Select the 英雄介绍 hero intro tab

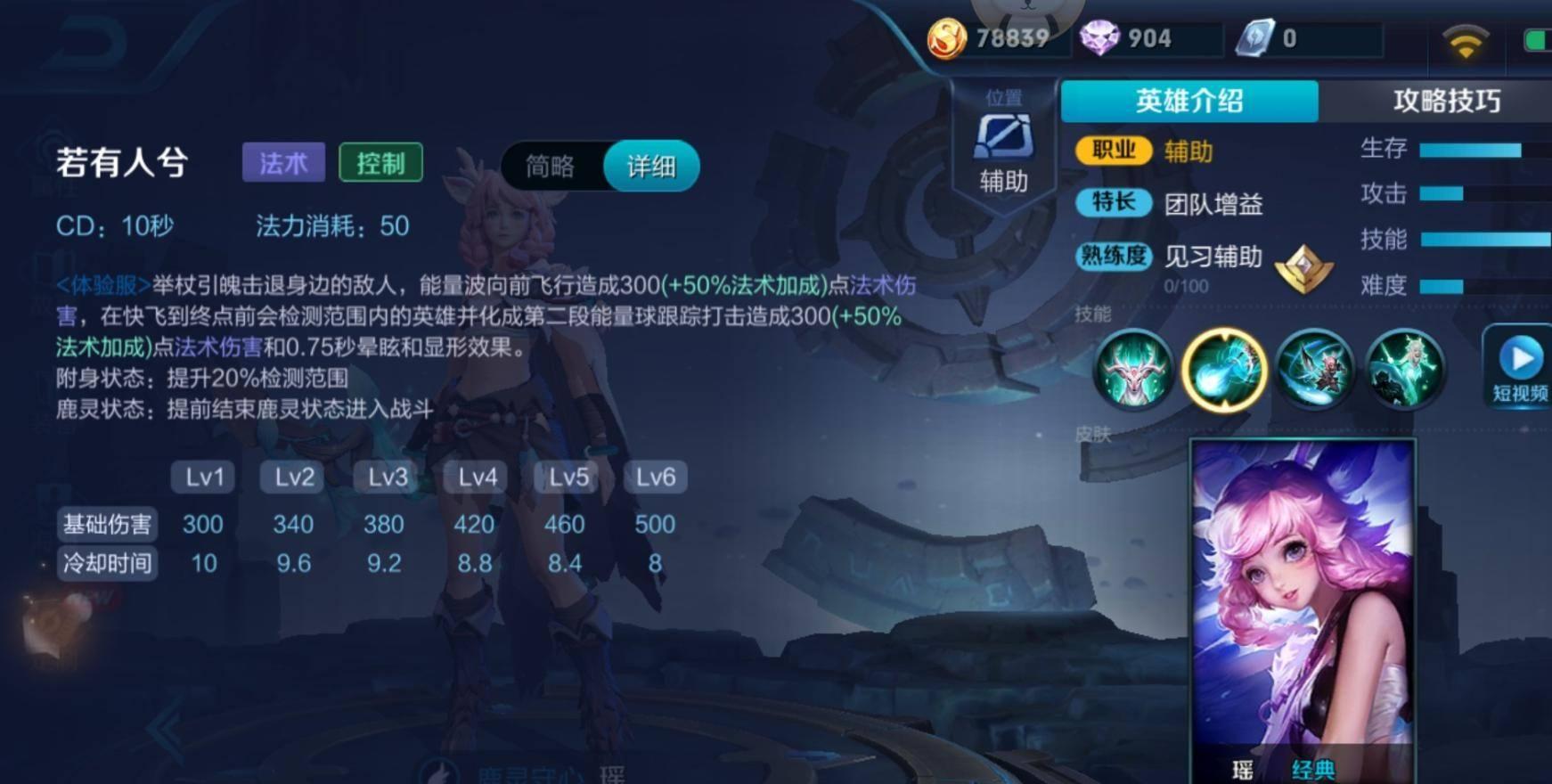tap(1188, 100)
